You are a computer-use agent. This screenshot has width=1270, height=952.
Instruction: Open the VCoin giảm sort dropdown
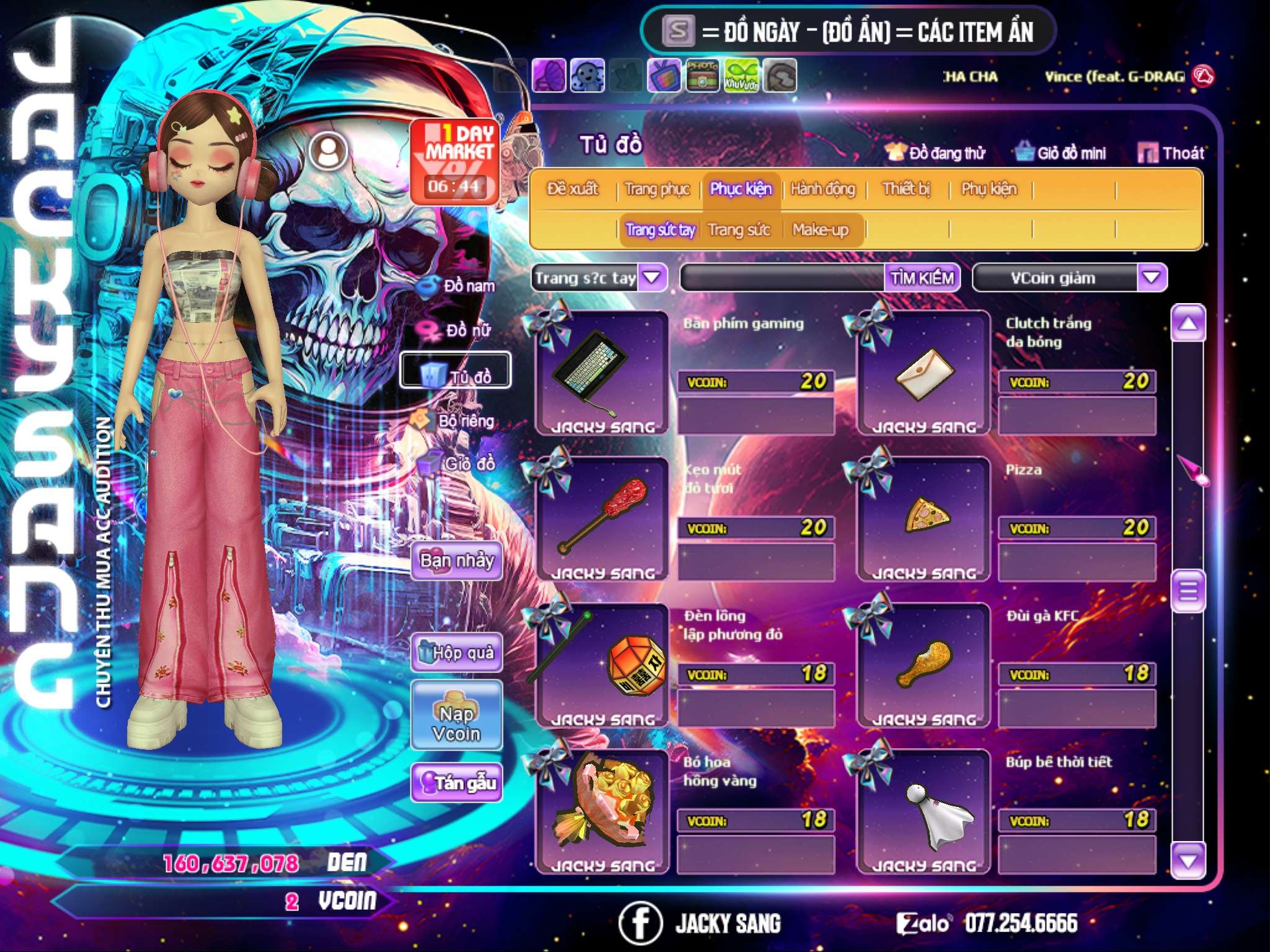click(1151, 277)
